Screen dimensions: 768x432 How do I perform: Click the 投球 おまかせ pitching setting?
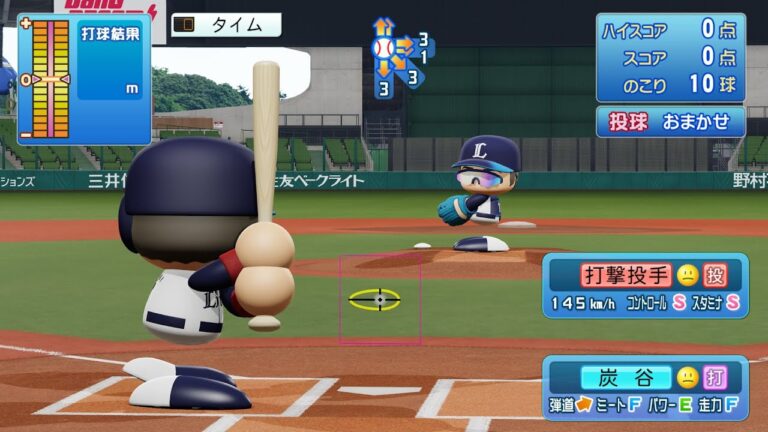[671, 121]
